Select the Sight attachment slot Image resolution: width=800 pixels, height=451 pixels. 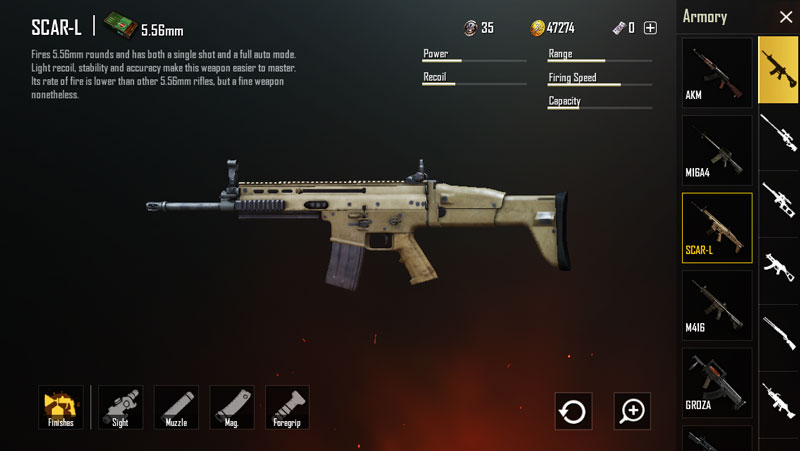(121, 407)
